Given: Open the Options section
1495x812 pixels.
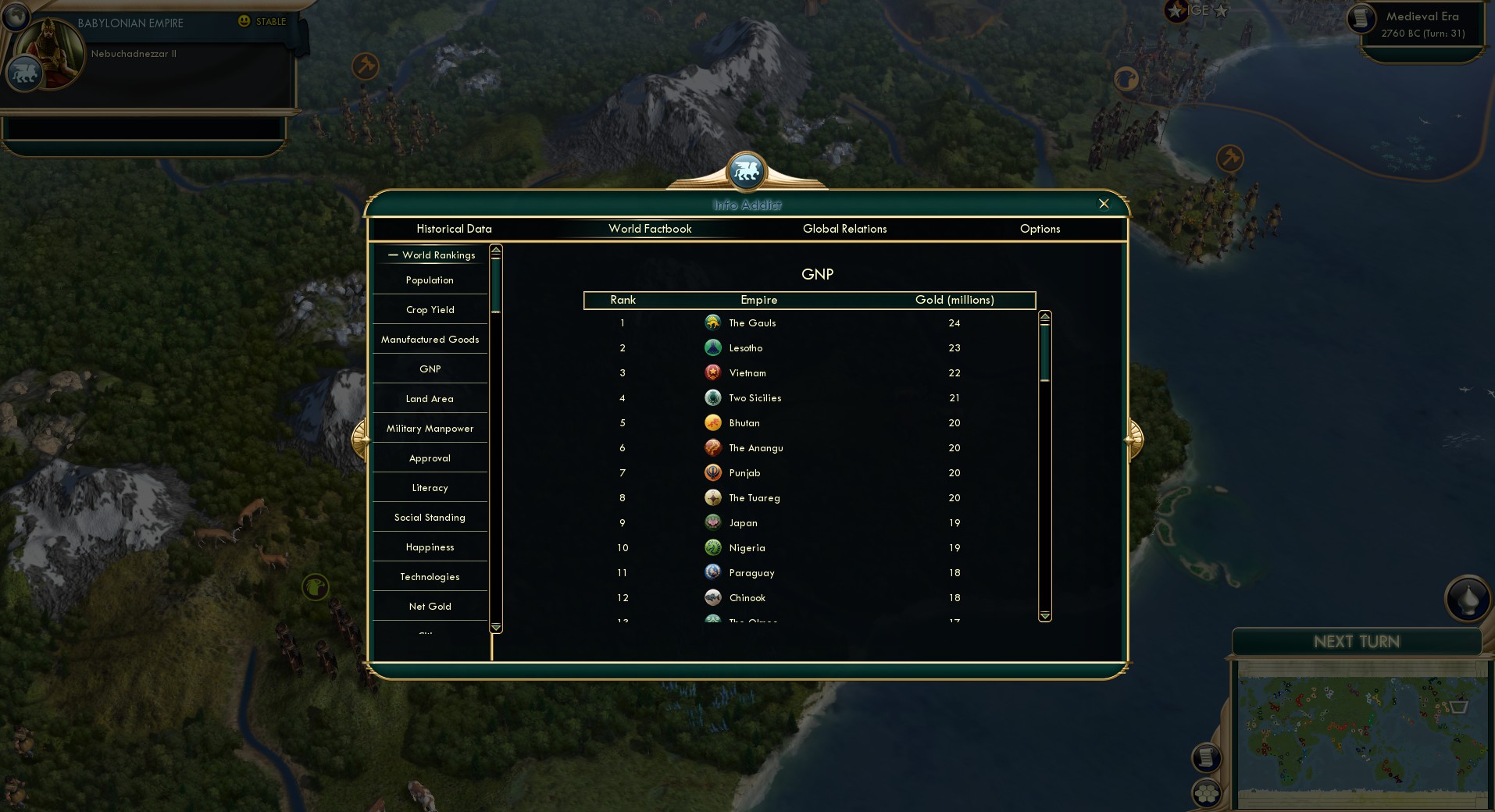Looking at the screenshot, I should pos(1040,229).
